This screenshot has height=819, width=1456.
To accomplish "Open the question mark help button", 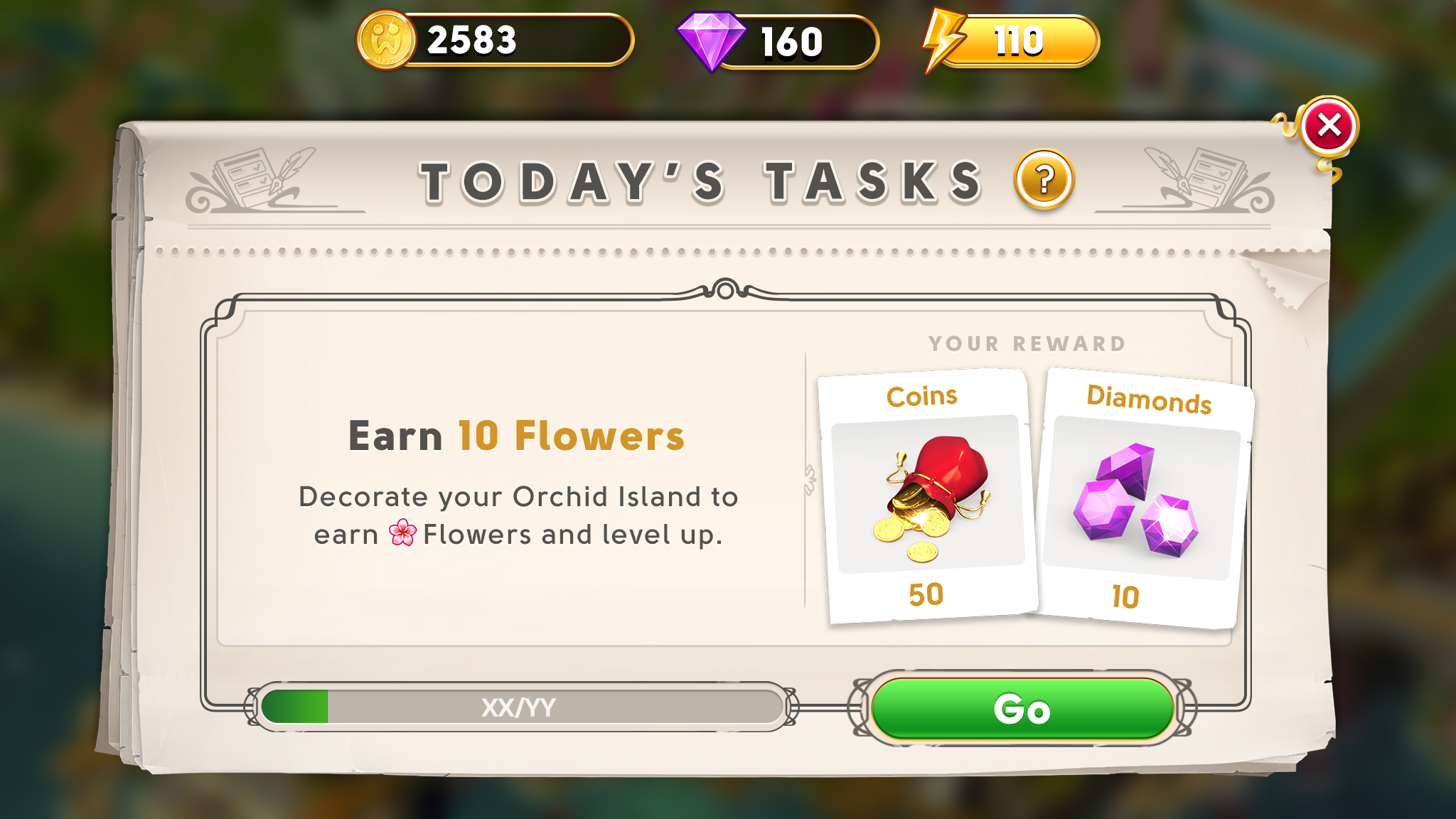I will pos(1044,180).
